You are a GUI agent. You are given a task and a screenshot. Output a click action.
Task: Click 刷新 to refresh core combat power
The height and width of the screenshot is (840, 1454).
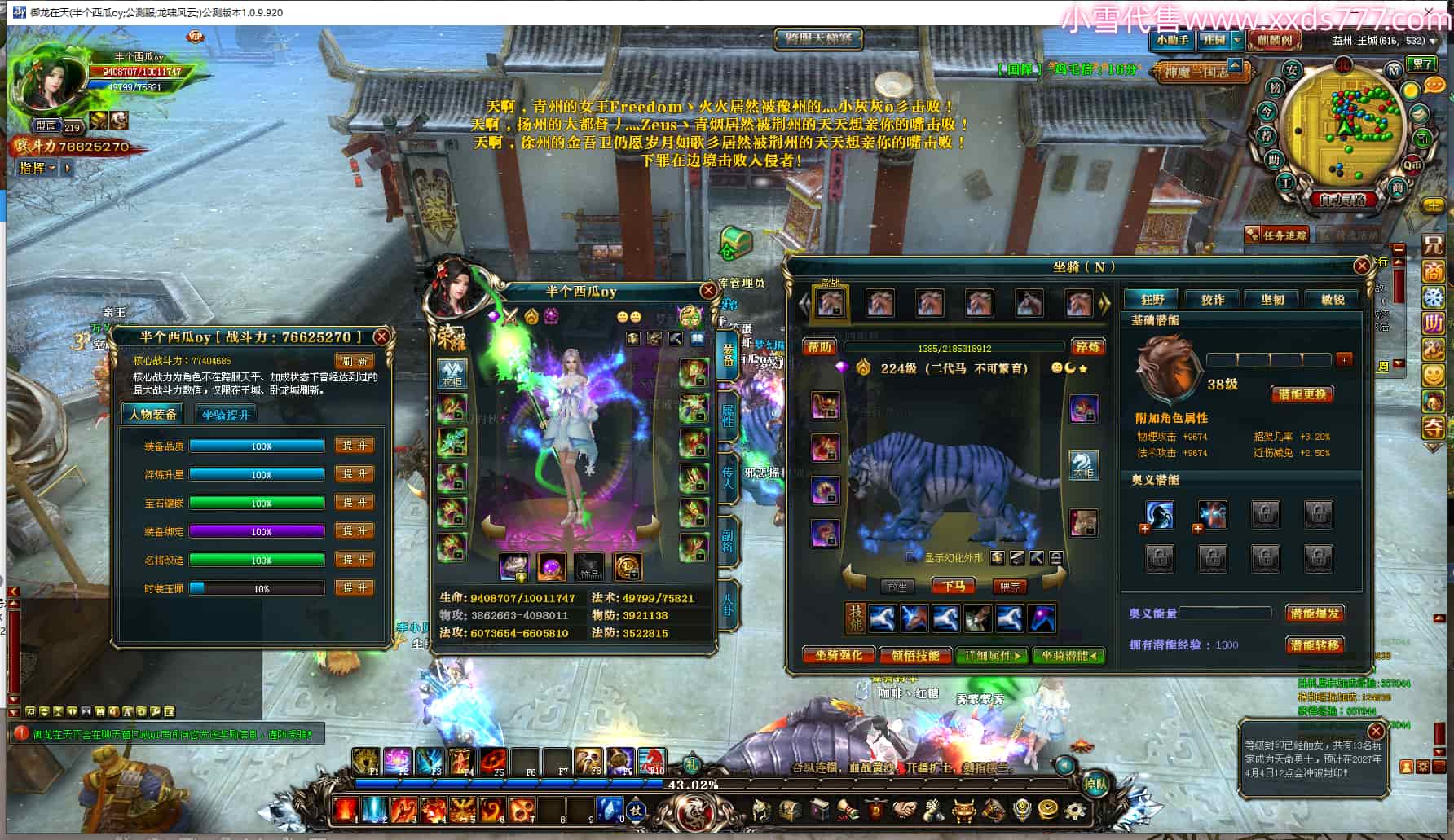coord(354,360)
